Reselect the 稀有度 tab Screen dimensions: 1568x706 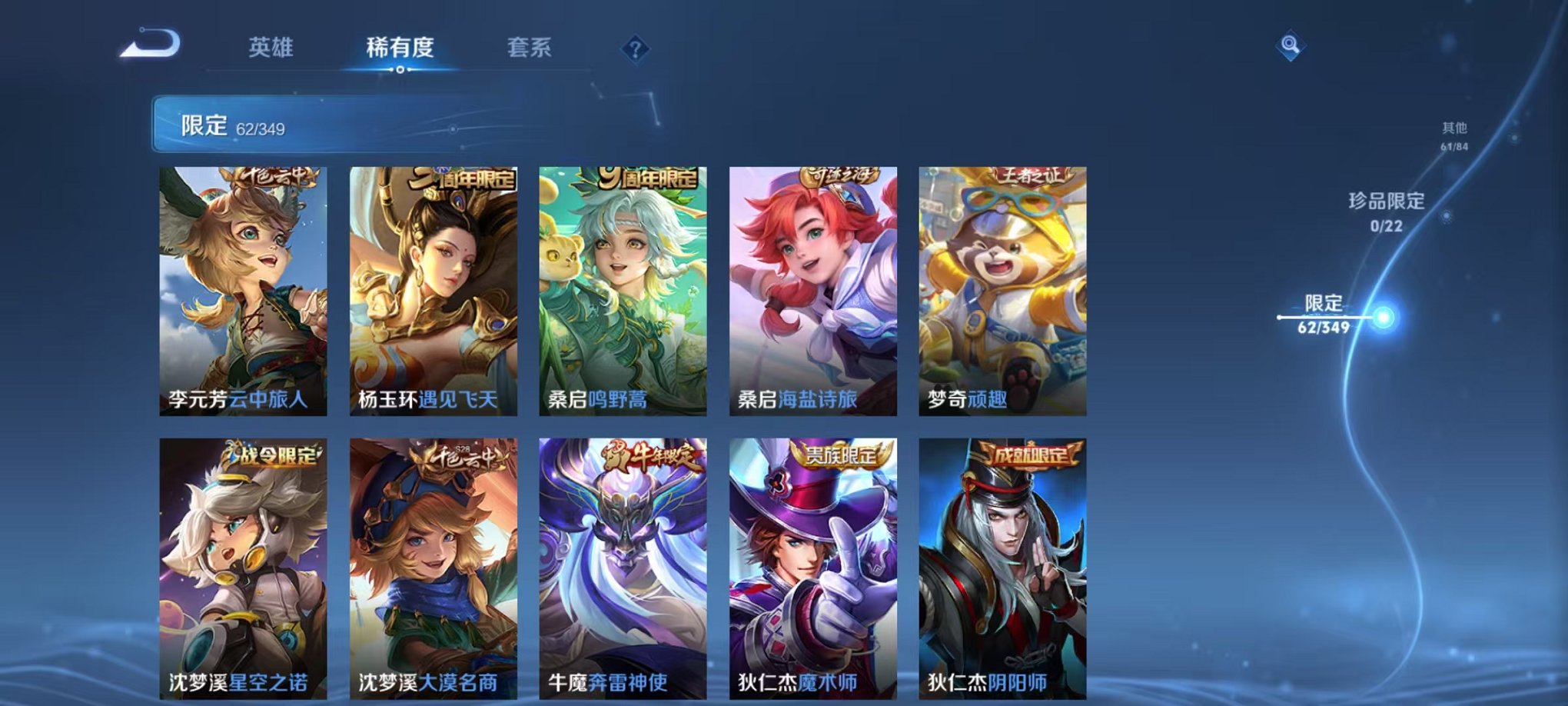click(x=400, y=46)
